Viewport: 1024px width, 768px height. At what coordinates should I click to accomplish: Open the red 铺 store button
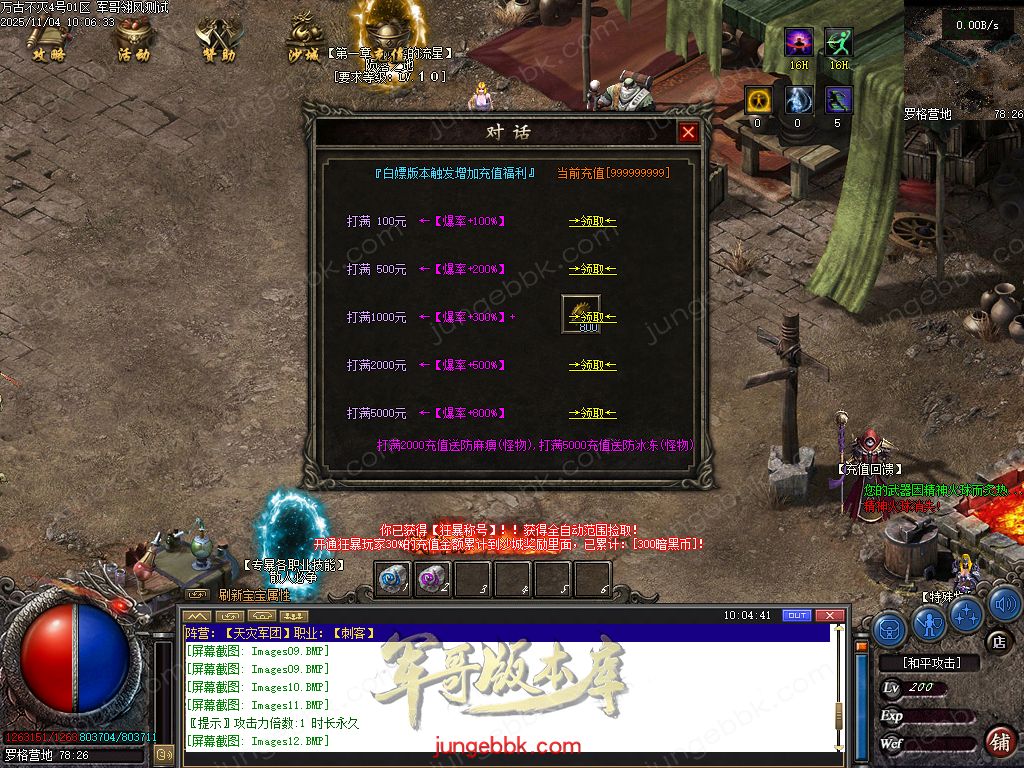(x=997, y=741)
